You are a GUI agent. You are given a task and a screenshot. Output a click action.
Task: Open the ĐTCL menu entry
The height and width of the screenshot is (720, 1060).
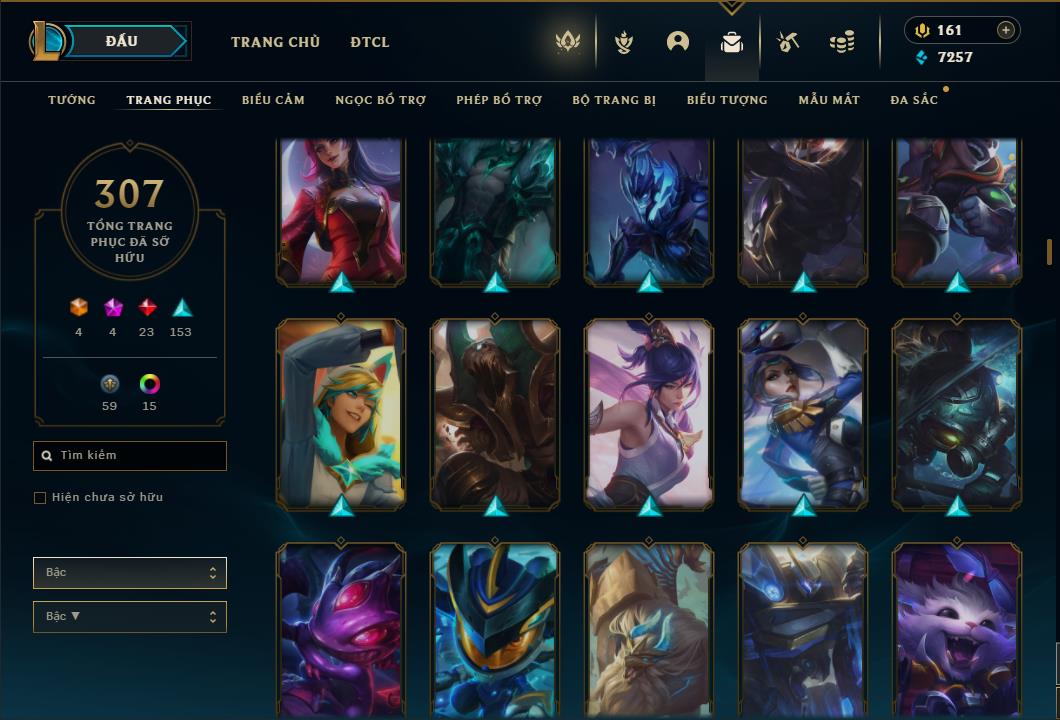pyautogui.click(x=370, y=42)
